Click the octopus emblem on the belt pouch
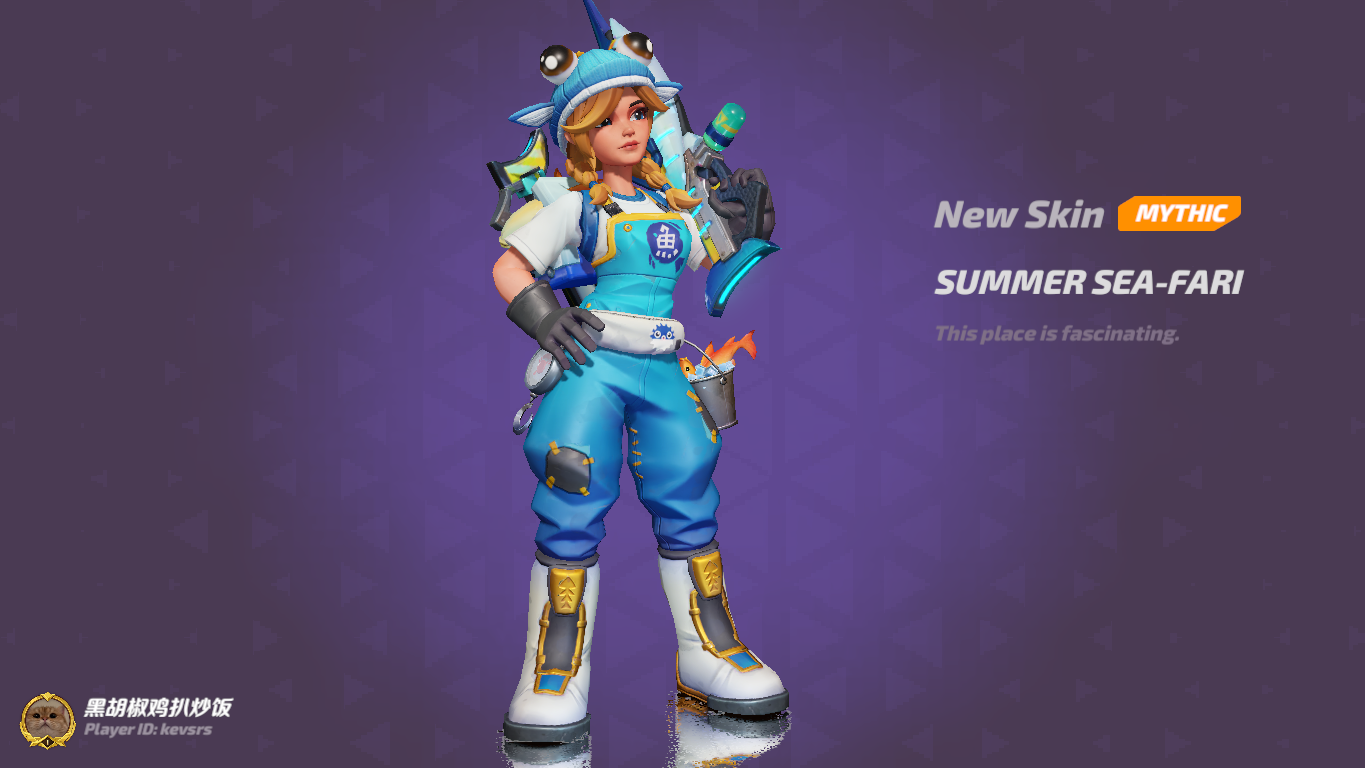The width and height of the screenshot is (1365, 768). (662, 334)
